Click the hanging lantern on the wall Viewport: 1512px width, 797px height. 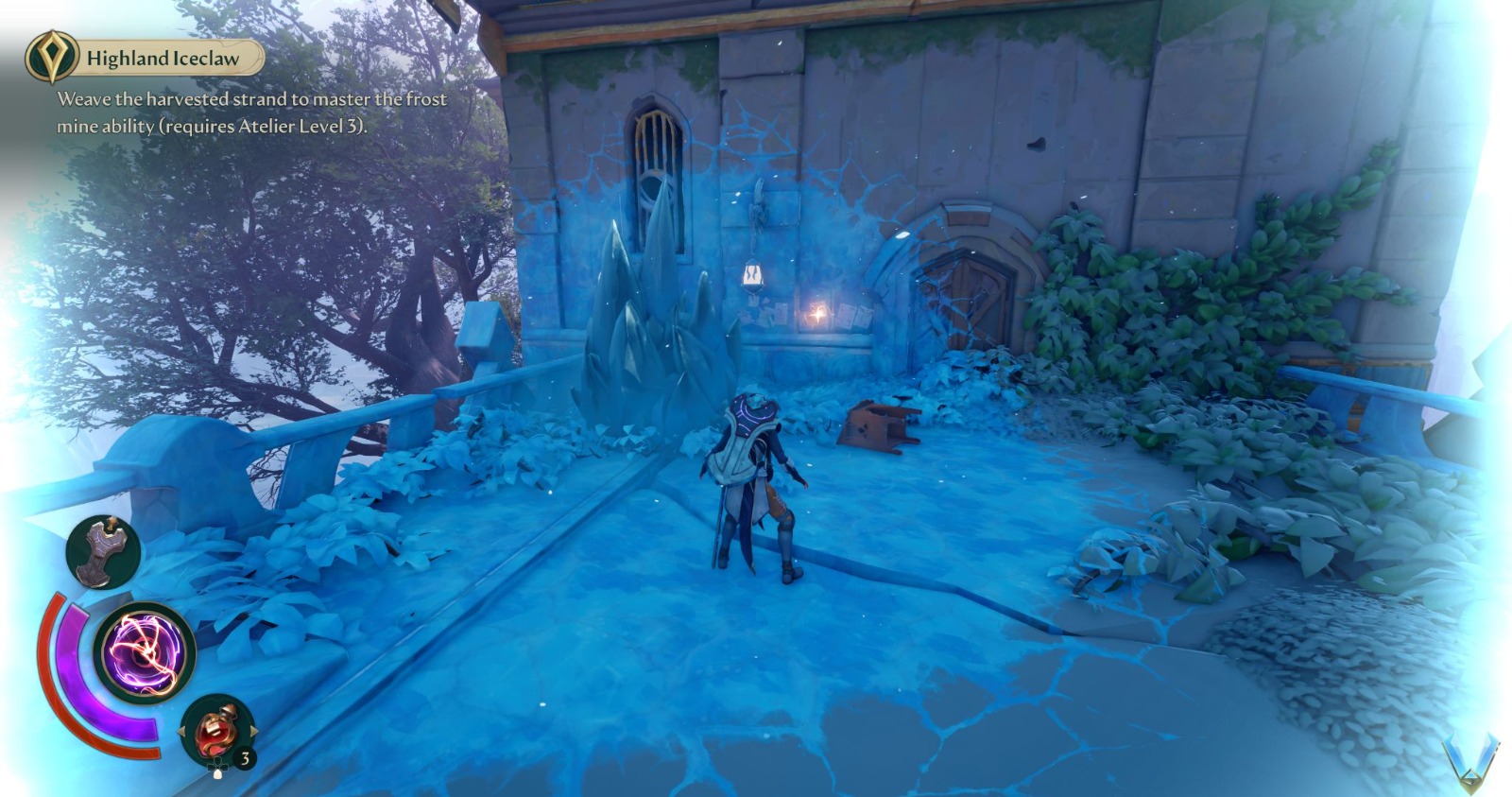[x=749, y=274]
